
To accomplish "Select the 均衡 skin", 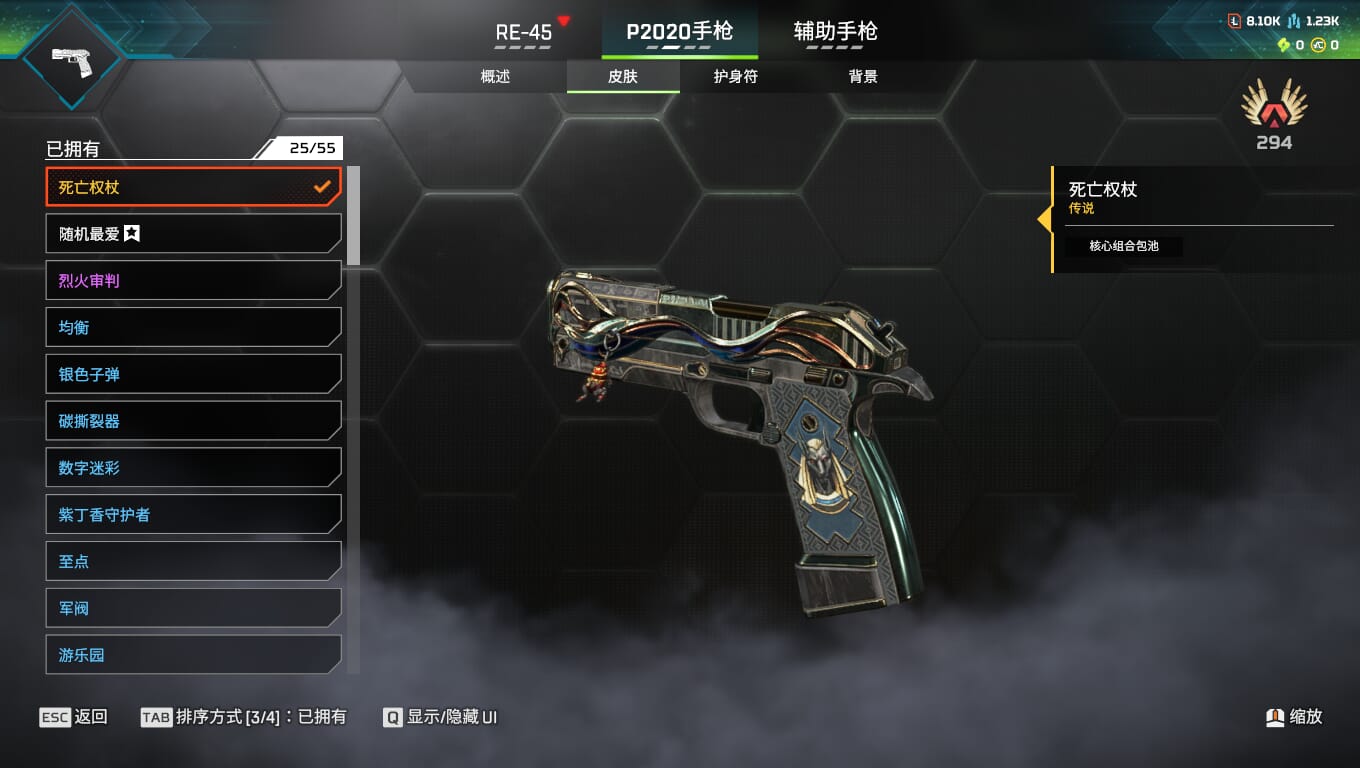I will click(193, 328).
